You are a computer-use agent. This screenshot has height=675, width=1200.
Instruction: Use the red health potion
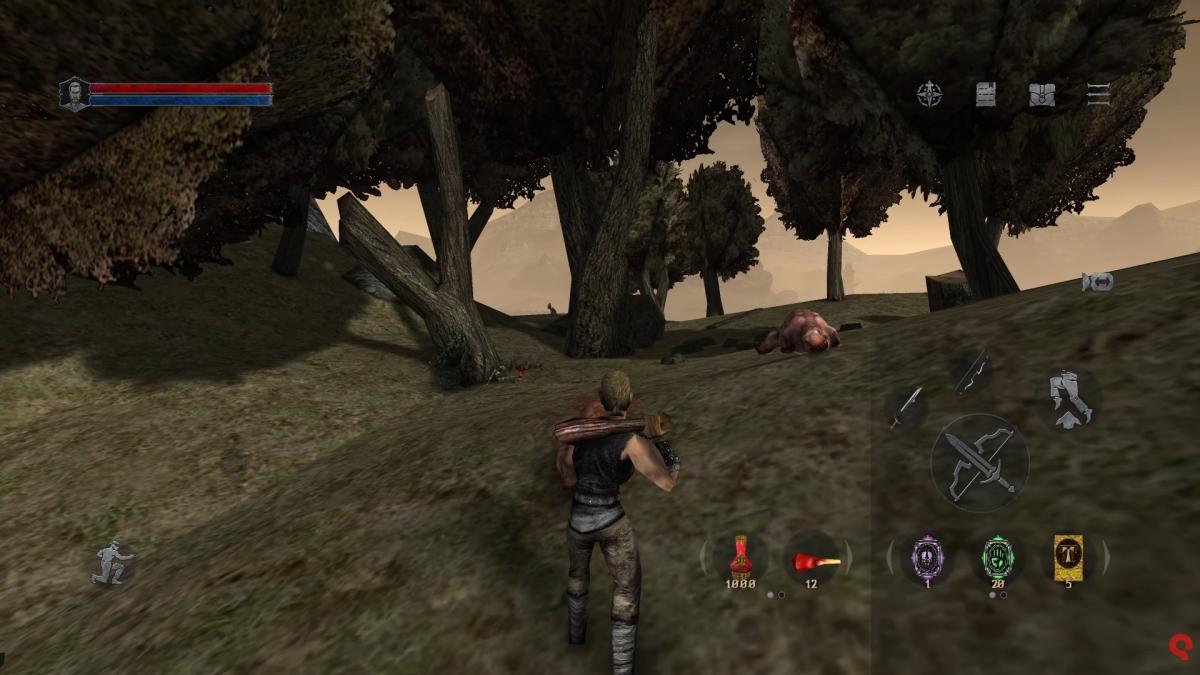[741, 556]
